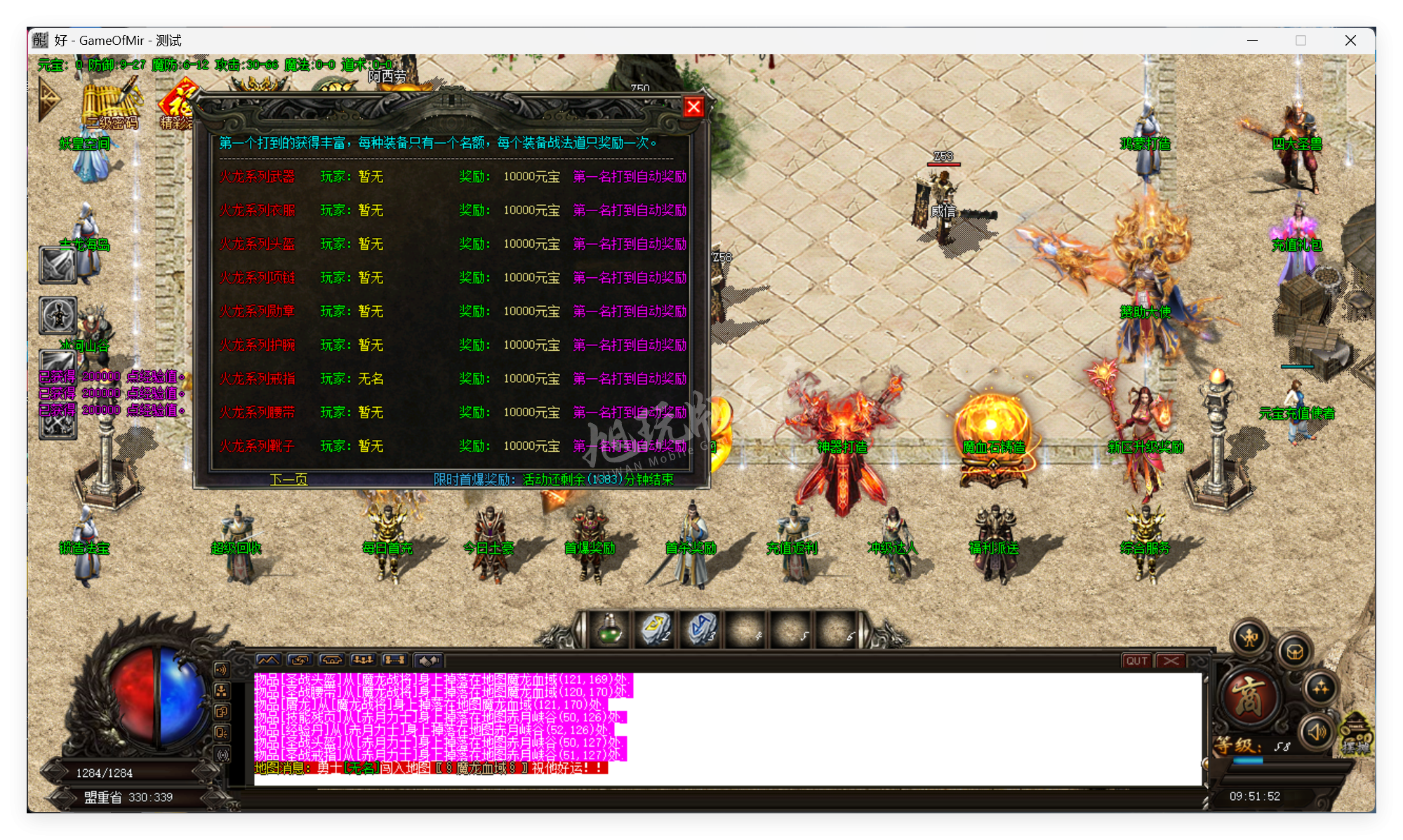Select the 火龙系列戒指 reward row
The image size is (1403, 840).
click(257, 379)
